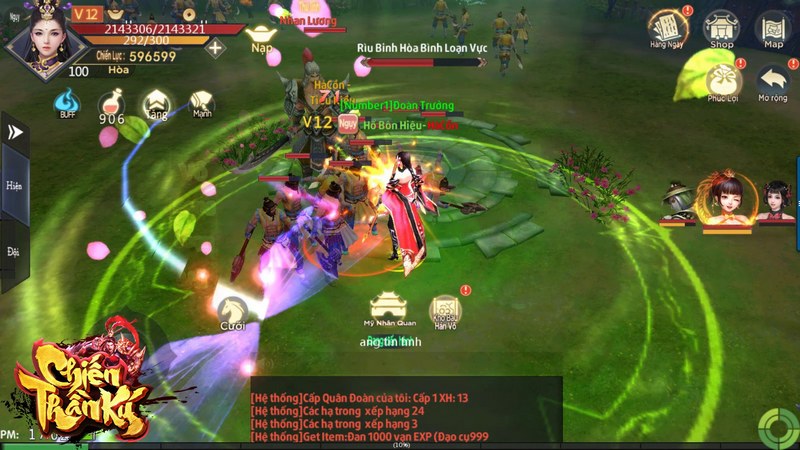Activate the blue flame BUFF icon

[x=67, y=103]
